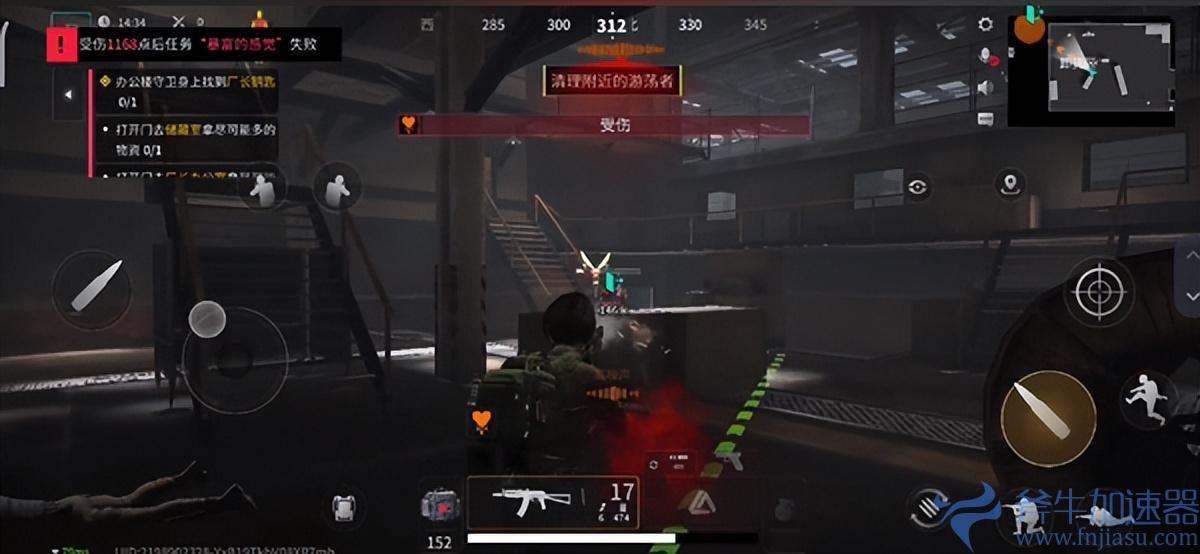
Task: Make the character jump
Action: pyautogui.click(x=1150, y=397)
